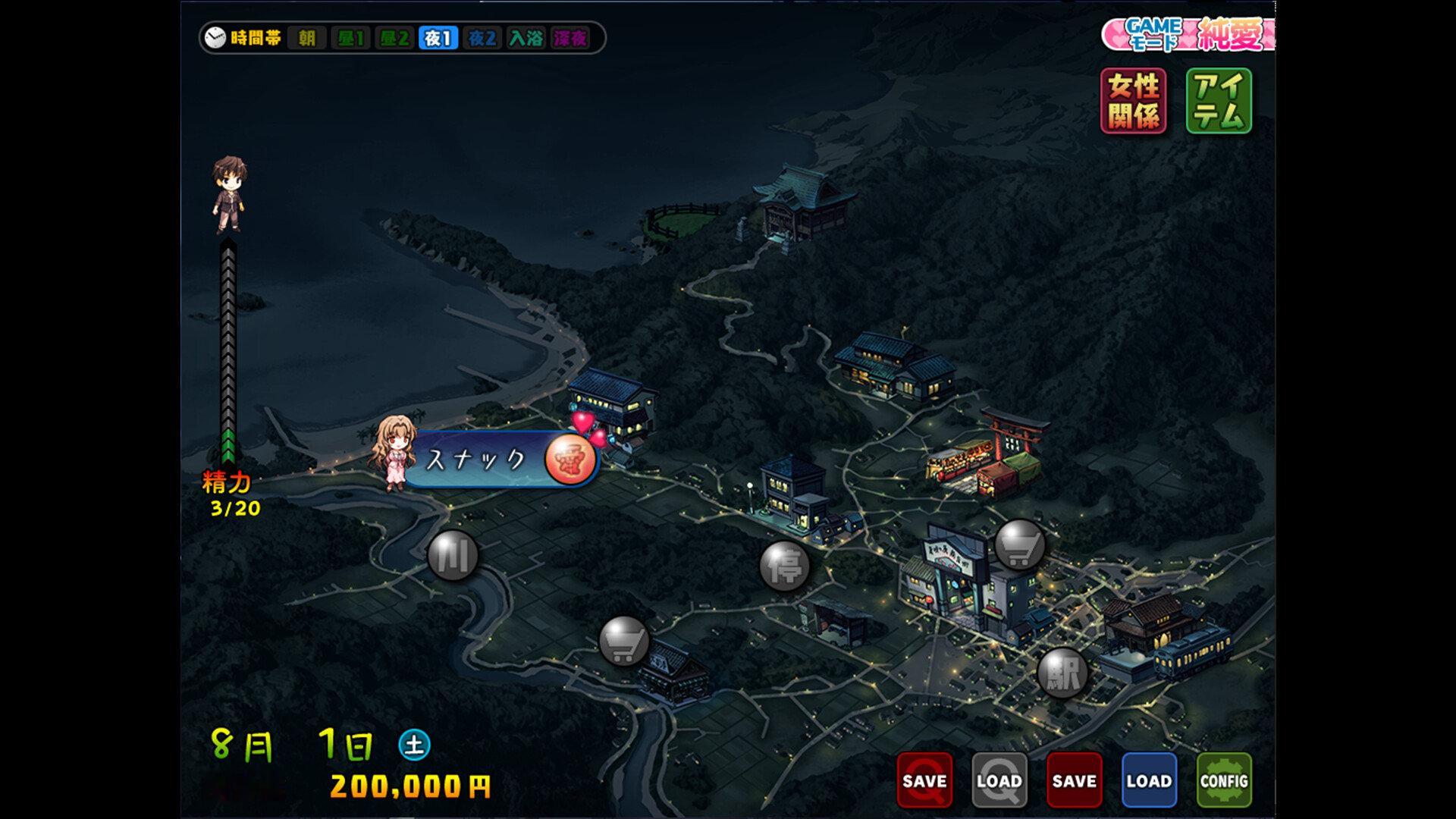Travel to the 川 river marker
Image resolution: width=1456 pixels, height=819 pixels.
[453, 556]
